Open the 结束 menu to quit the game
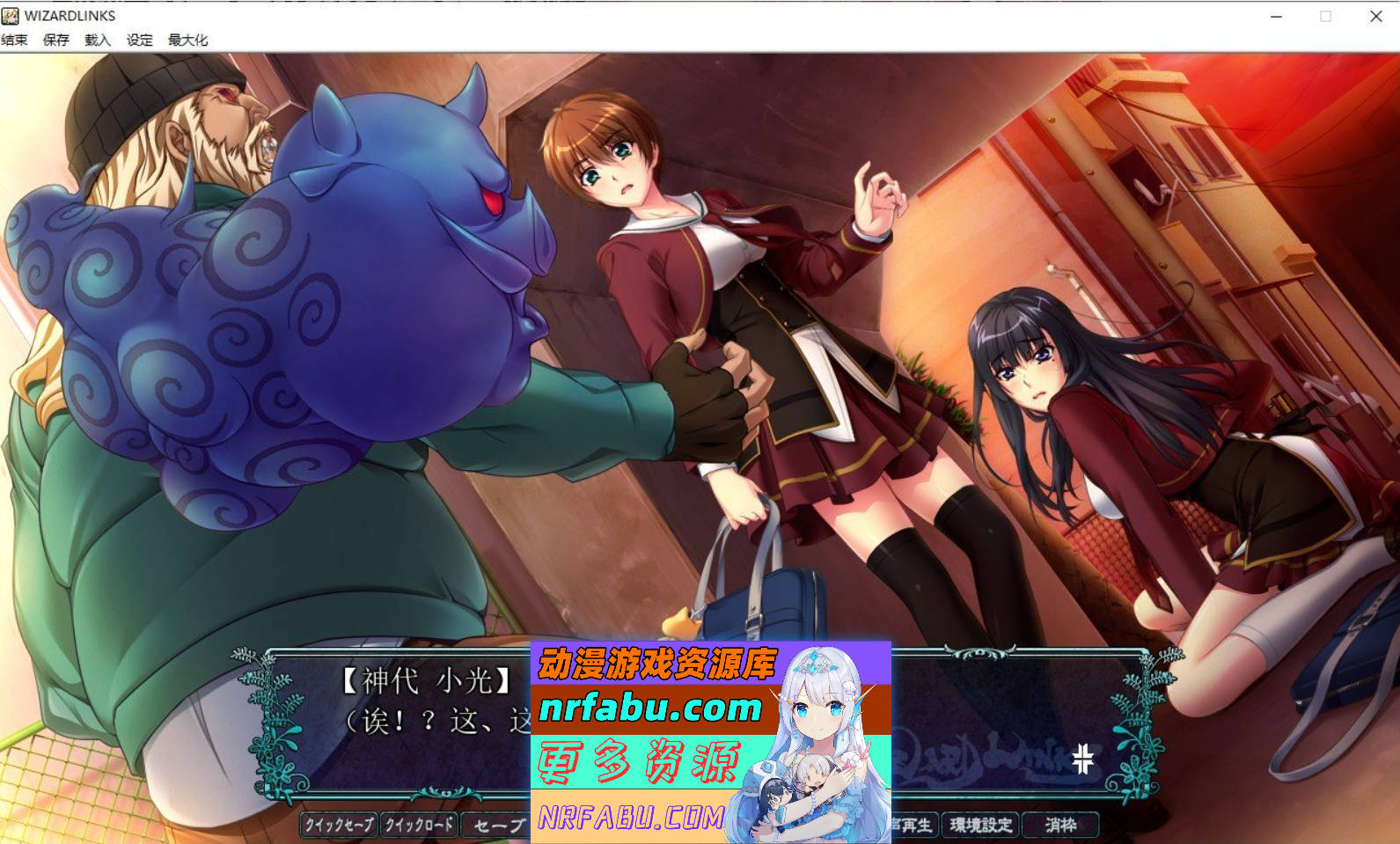The width and height of the screenshot is (1400, 844). point(15,40)
